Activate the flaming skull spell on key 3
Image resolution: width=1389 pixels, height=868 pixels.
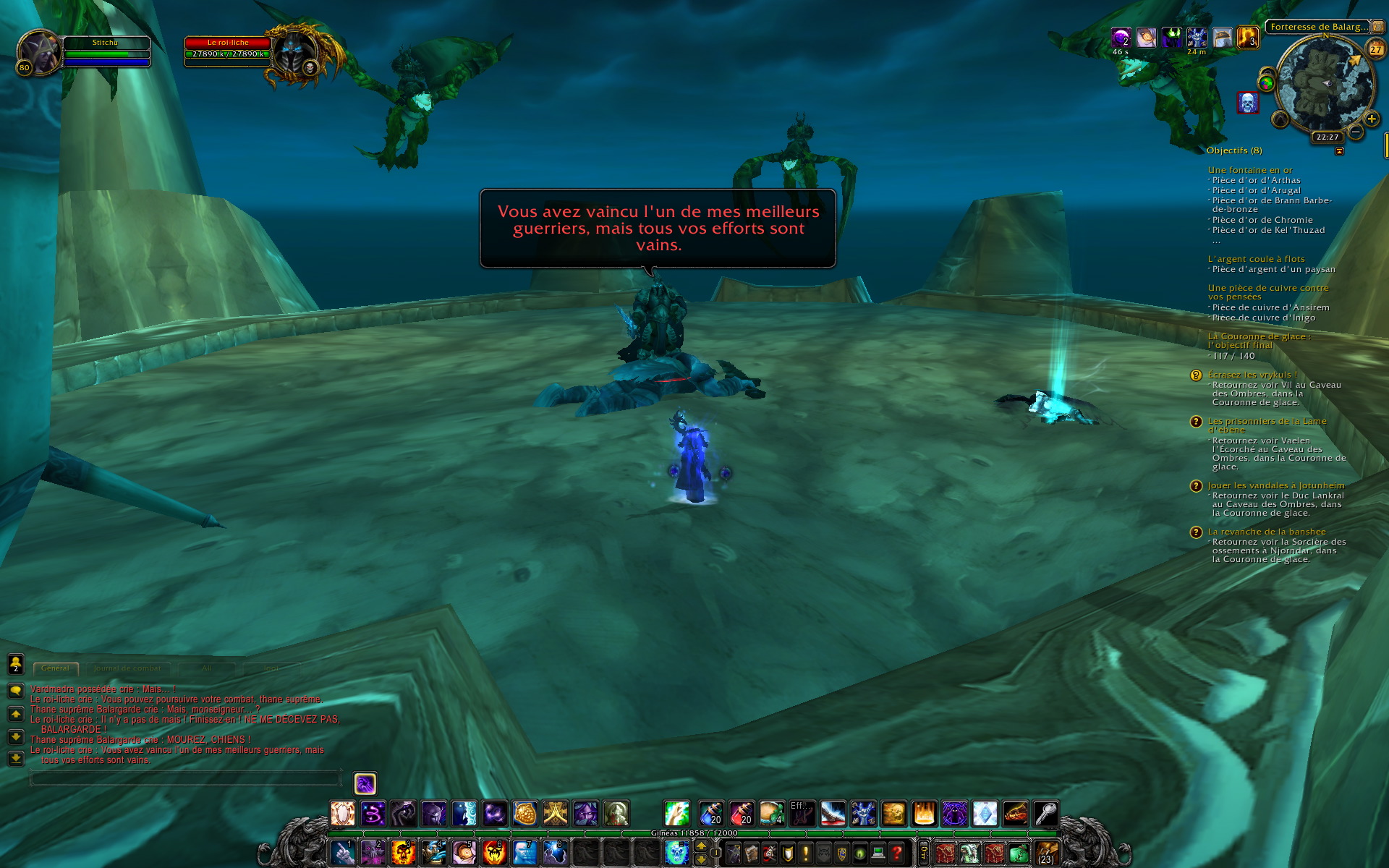(x=403, y=853)
